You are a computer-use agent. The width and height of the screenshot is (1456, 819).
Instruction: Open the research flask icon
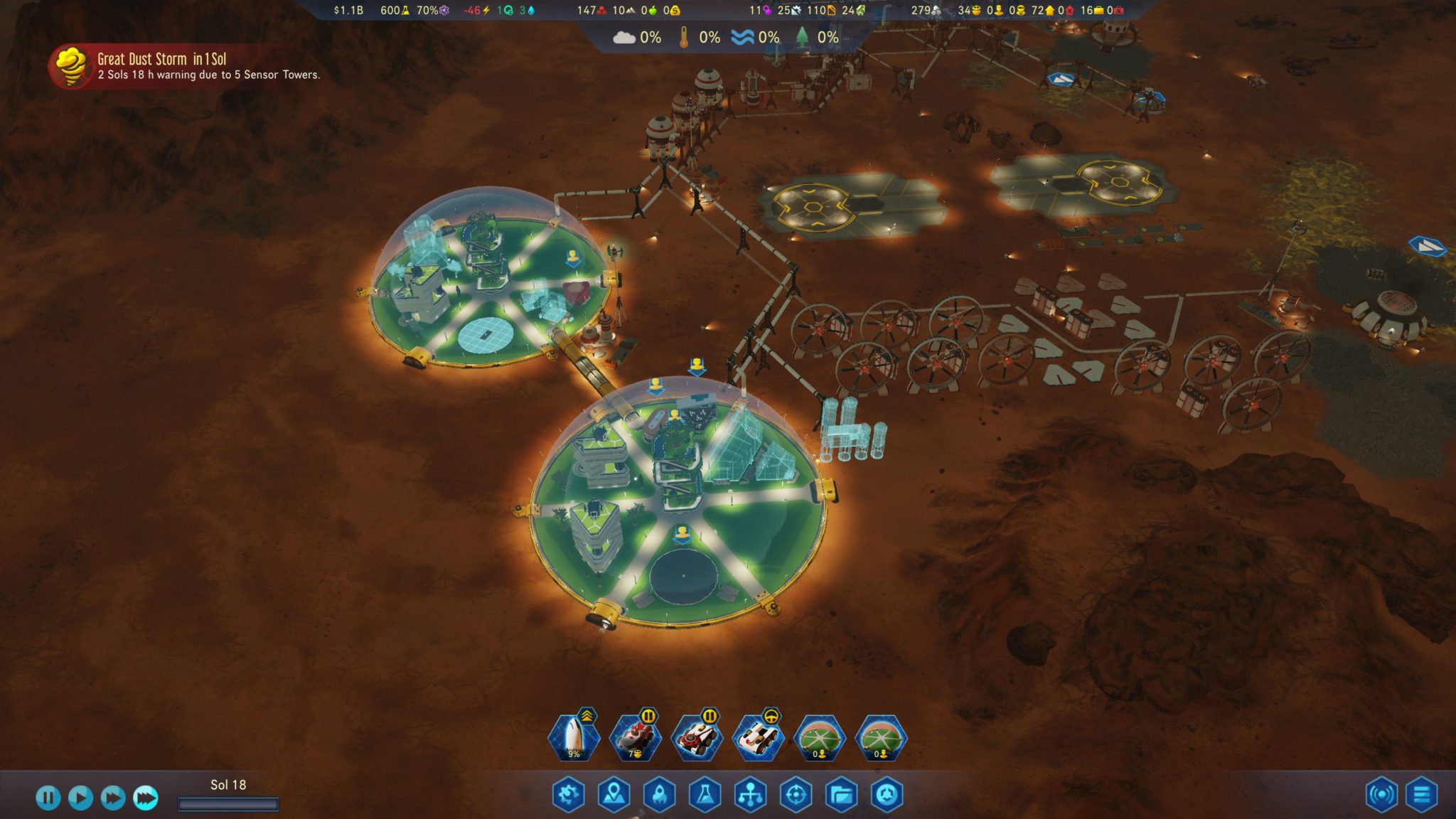[705, 795]
